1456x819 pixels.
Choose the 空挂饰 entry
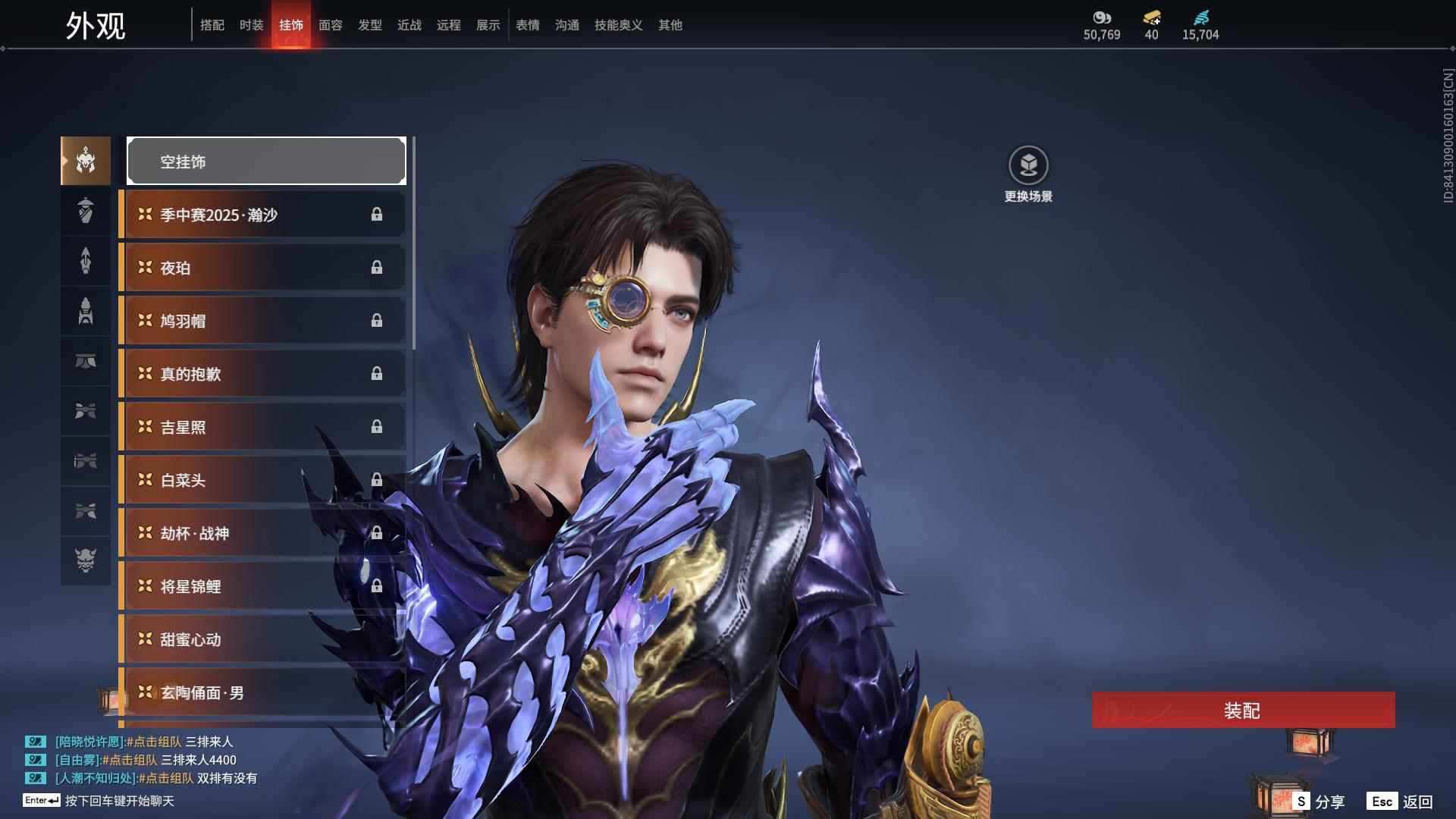[x=266, y=162]
